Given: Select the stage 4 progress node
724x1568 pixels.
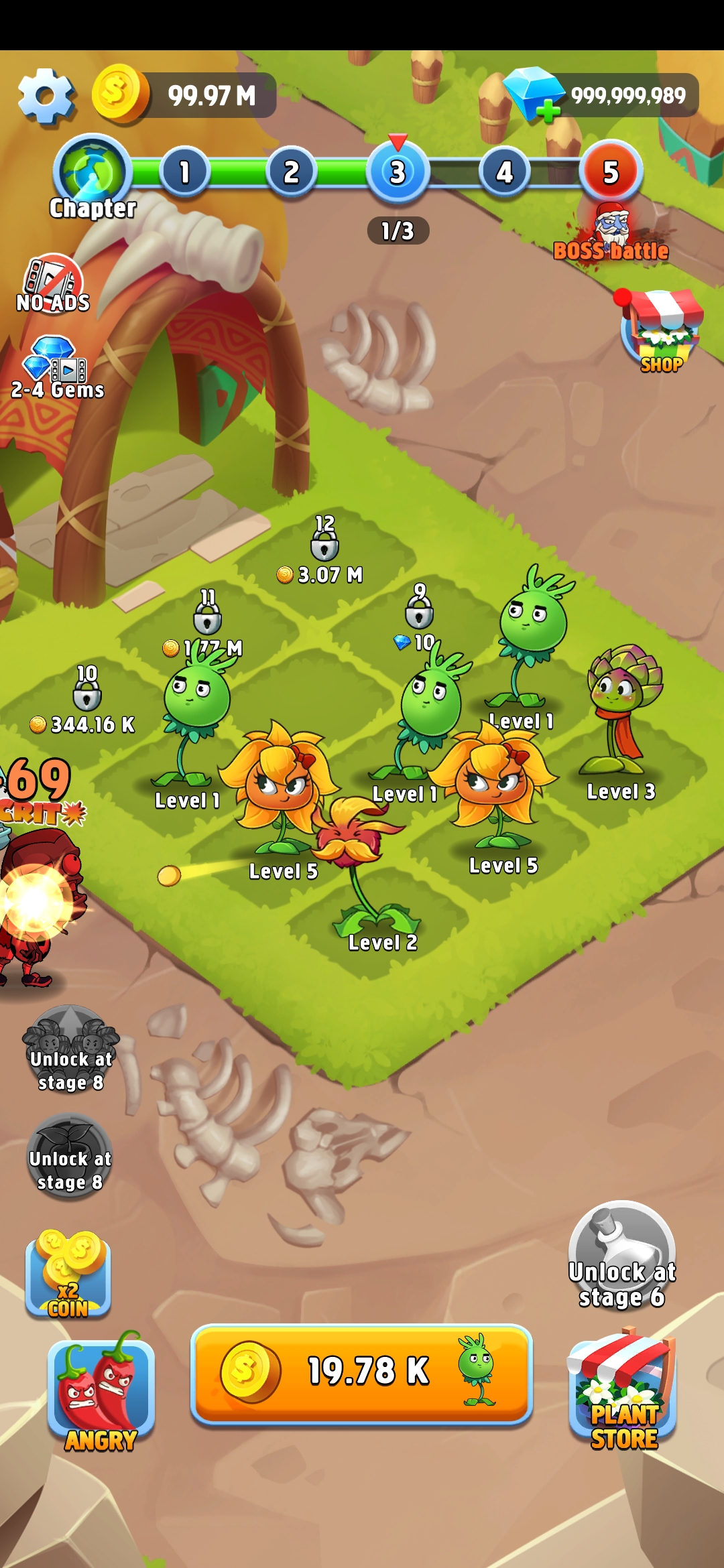Looking at the screenshot, I should (x=504, y=173).
